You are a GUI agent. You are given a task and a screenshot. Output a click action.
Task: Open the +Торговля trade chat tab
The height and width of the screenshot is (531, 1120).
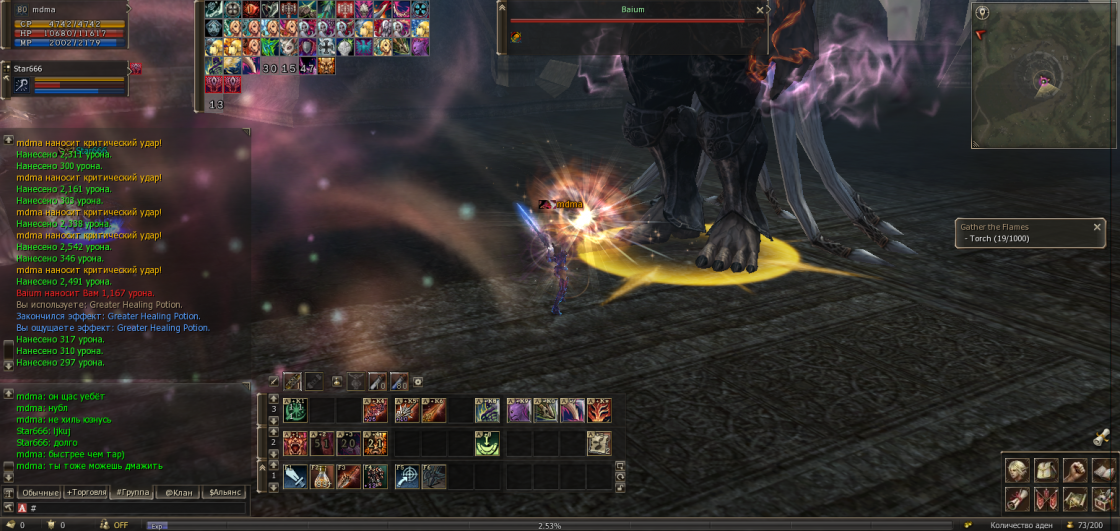pos(89,493)
